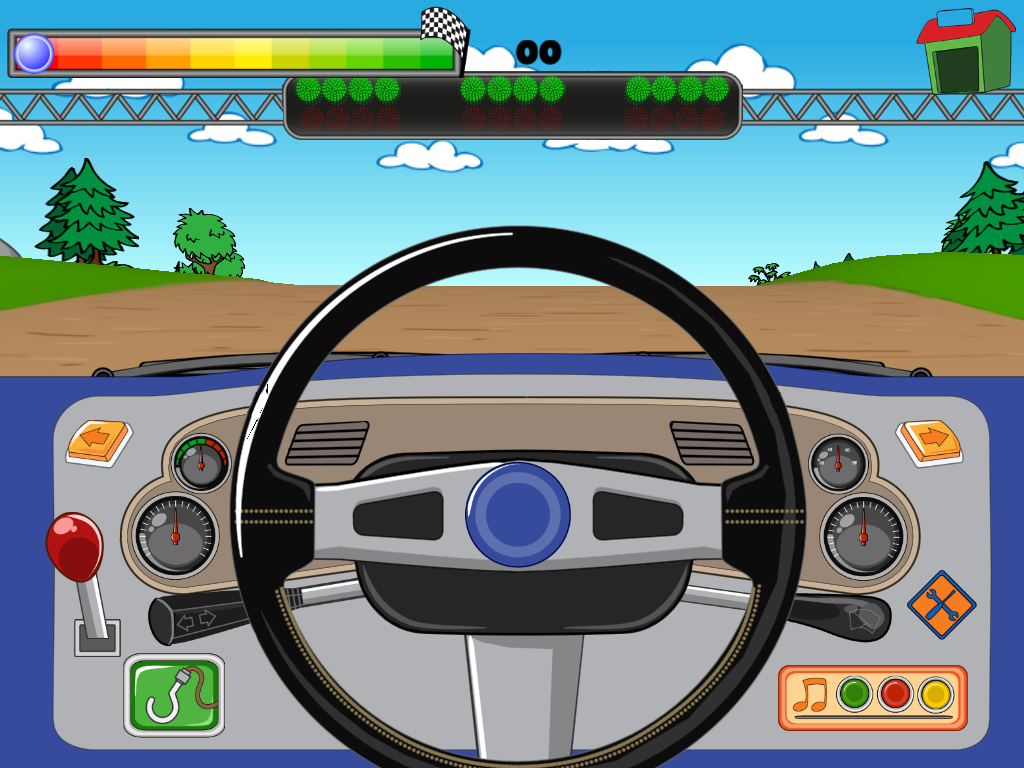Honk the blue steering wheel horn
The image size is (1024, 768).
click(518, 515)
